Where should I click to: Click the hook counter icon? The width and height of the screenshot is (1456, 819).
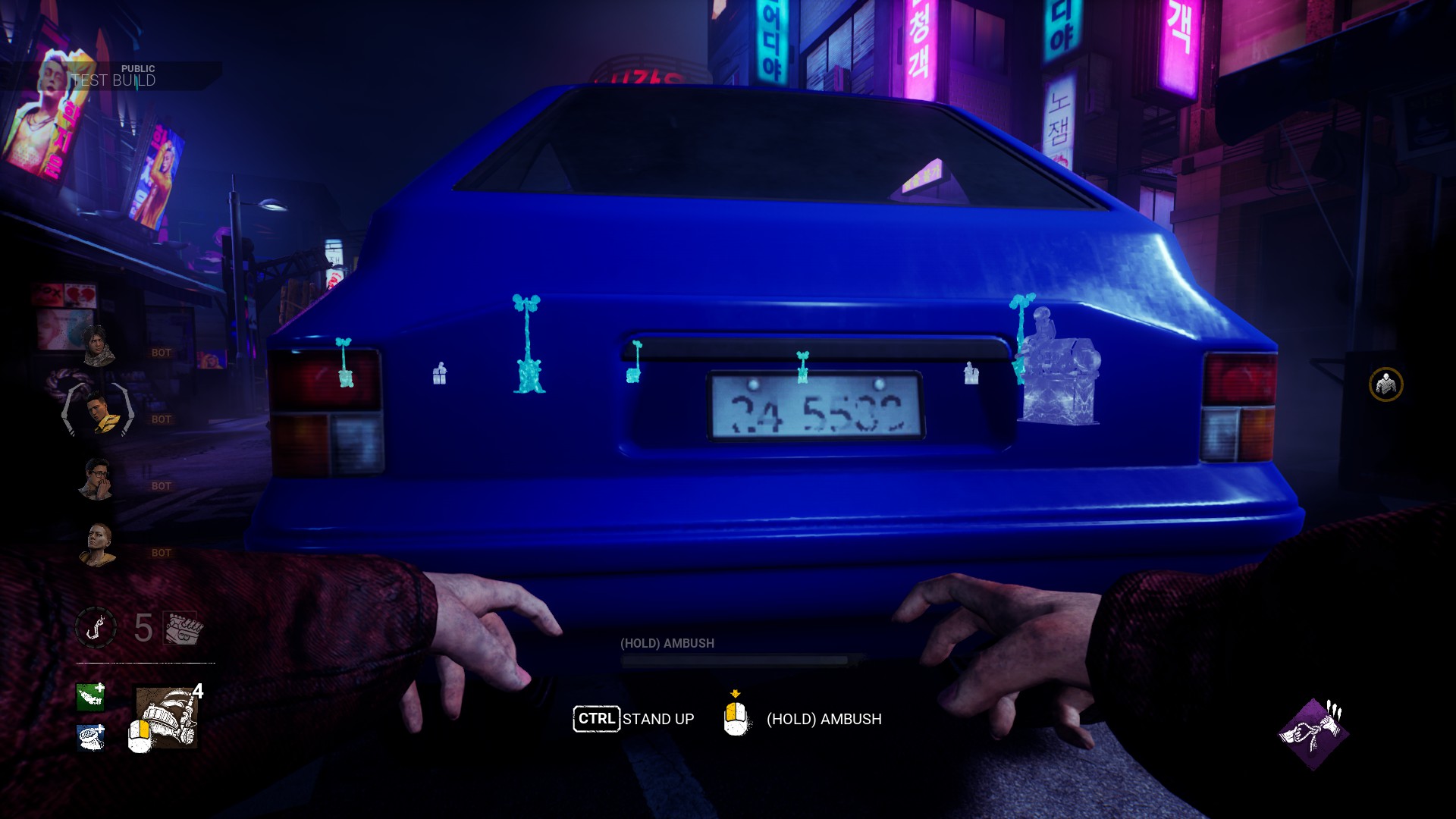(x=96, y=628)
